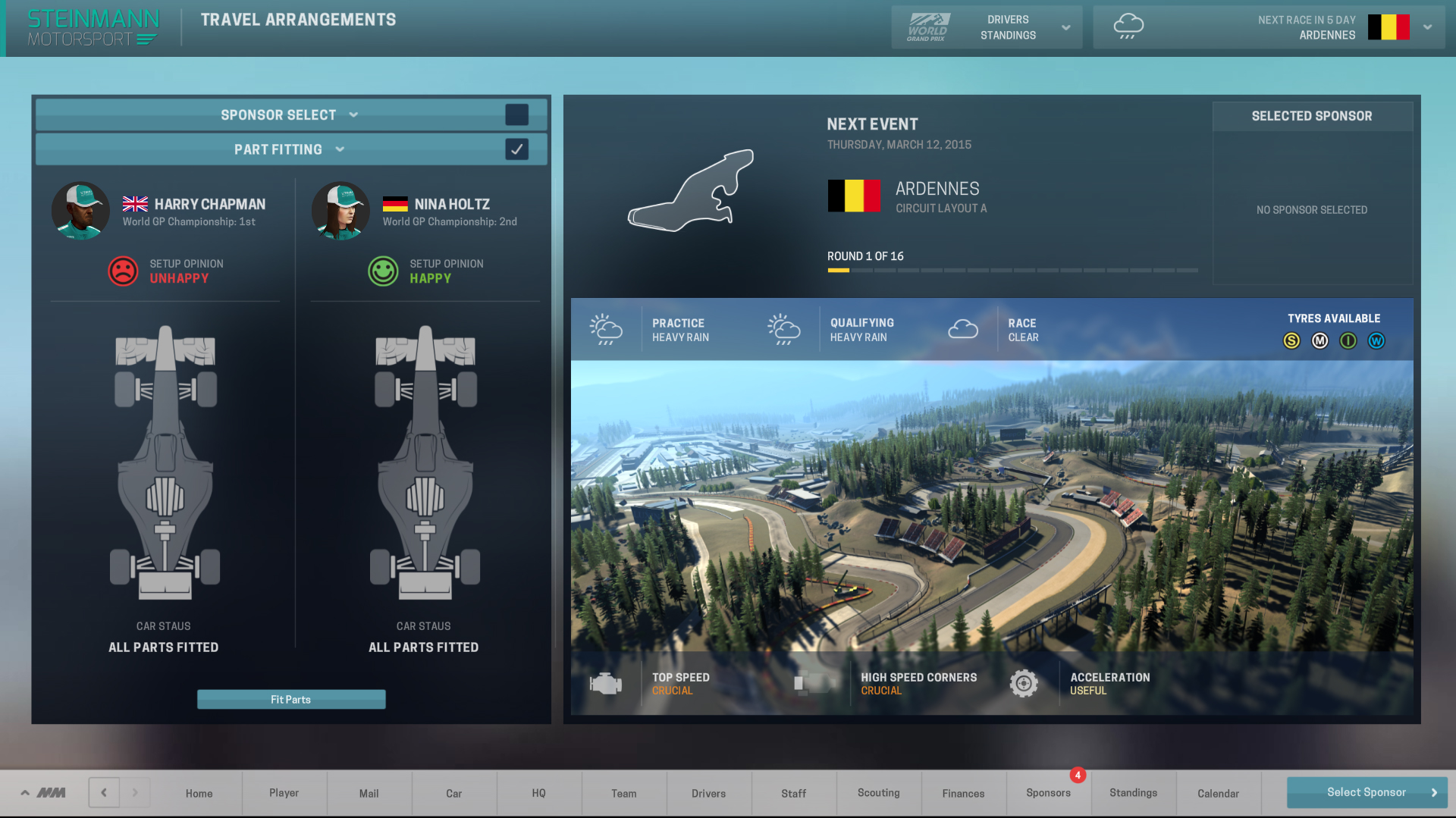The height and width of the screenshot is (818, 1456).
Task: Click the Acceleration gear icon
Action: coord(1025,683)
